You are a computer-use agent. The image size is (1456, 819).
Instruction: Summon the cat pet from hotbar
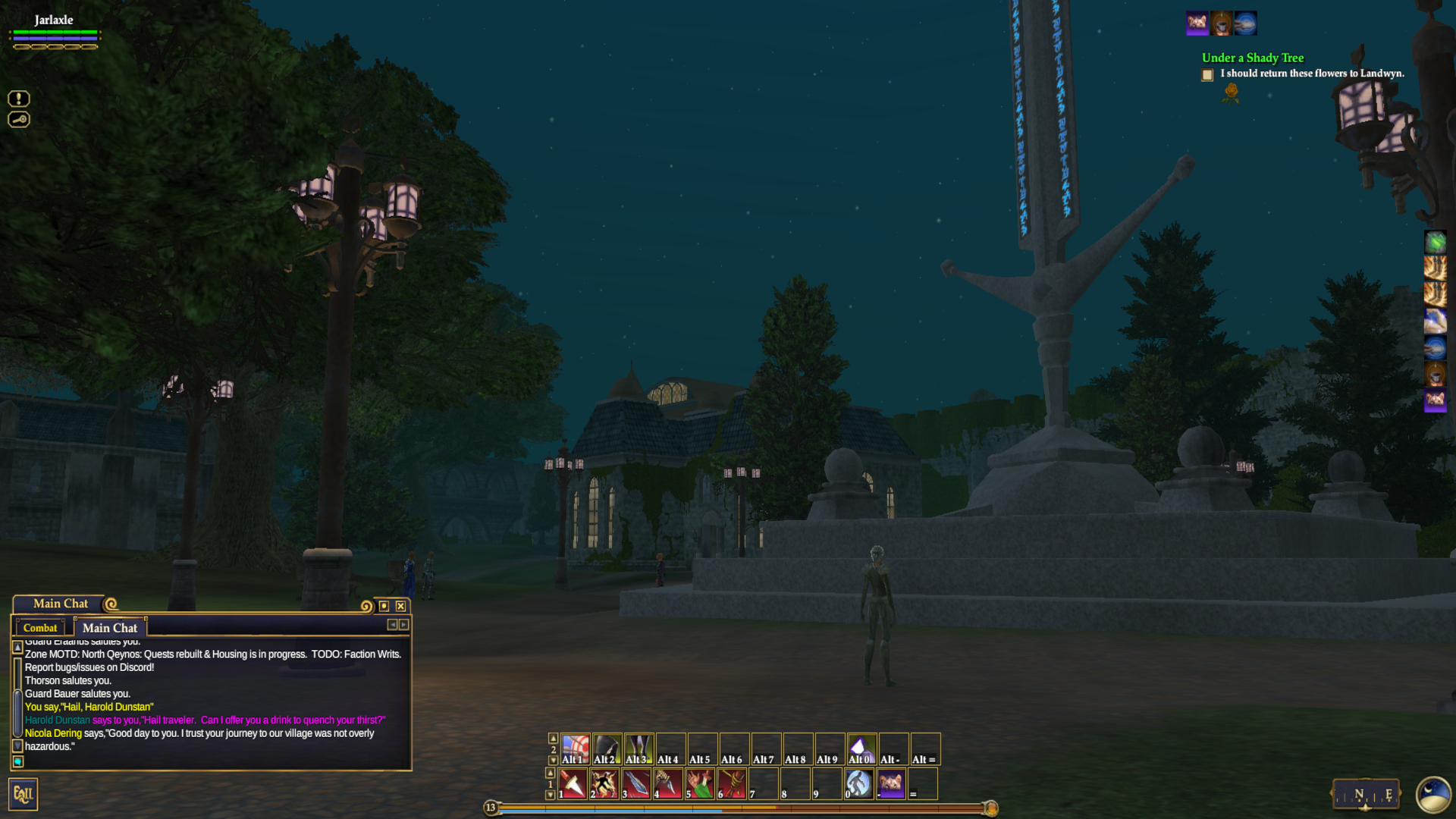click(892, 783)
